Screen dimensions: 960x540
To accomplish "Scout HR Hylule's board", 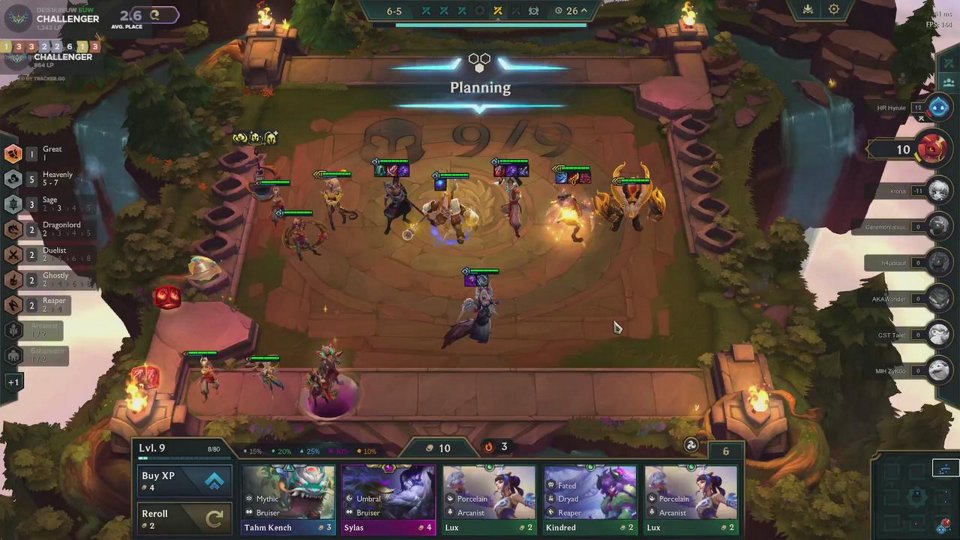I will (938, 108).
